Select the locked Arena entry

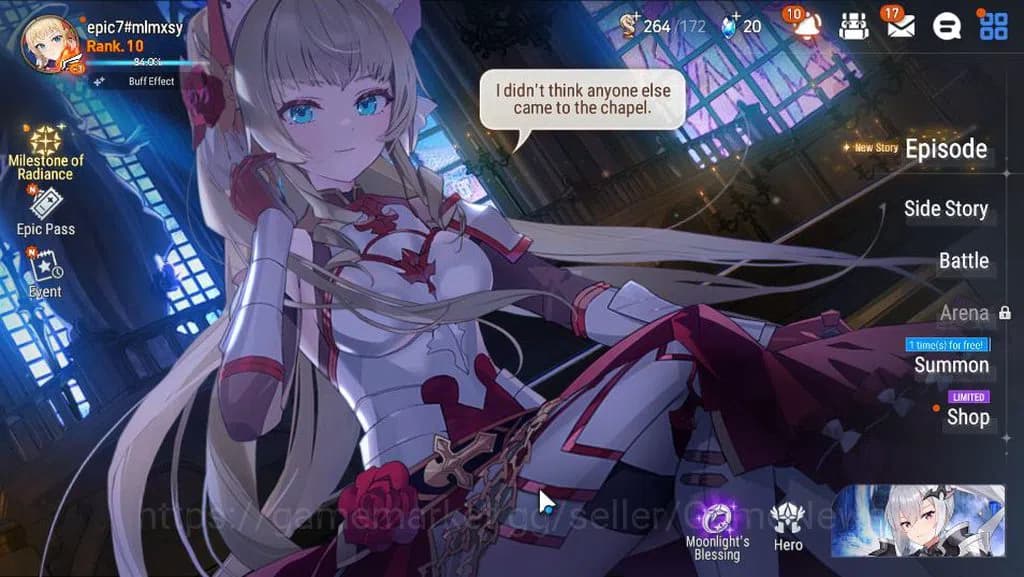964,313
